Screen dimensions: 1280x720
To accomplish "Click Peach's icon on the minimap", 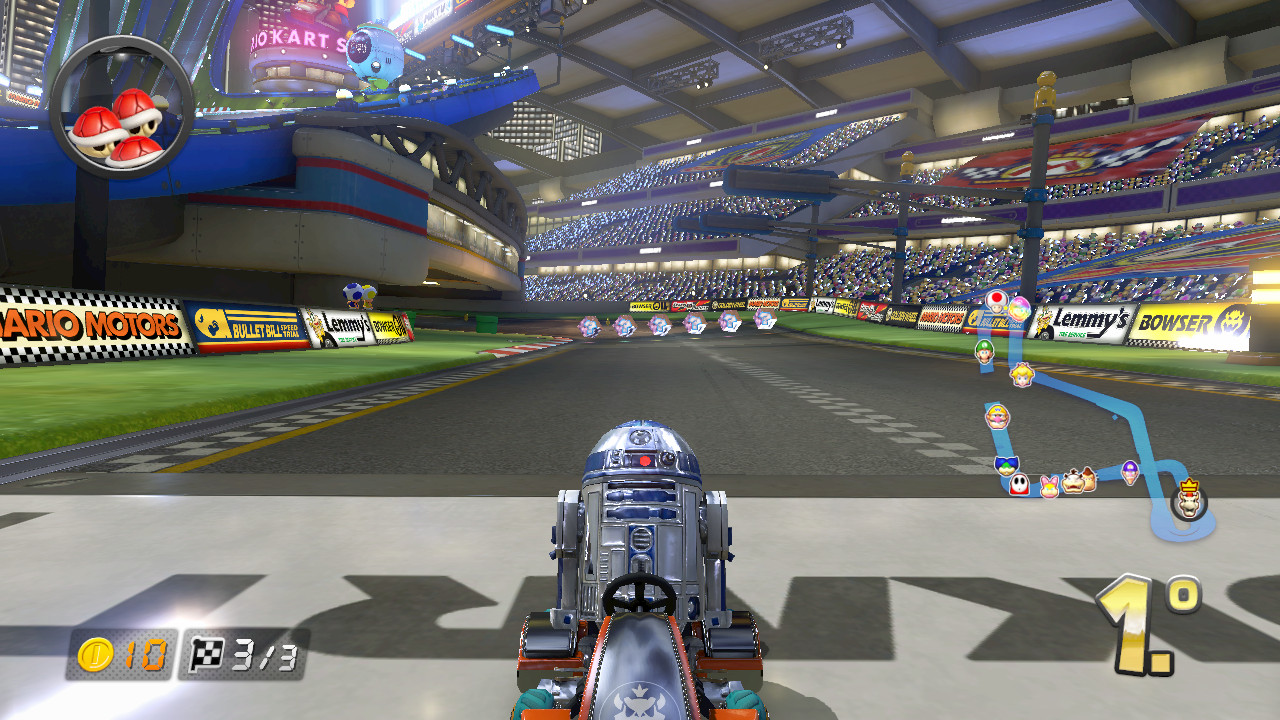I will 1021,376.
